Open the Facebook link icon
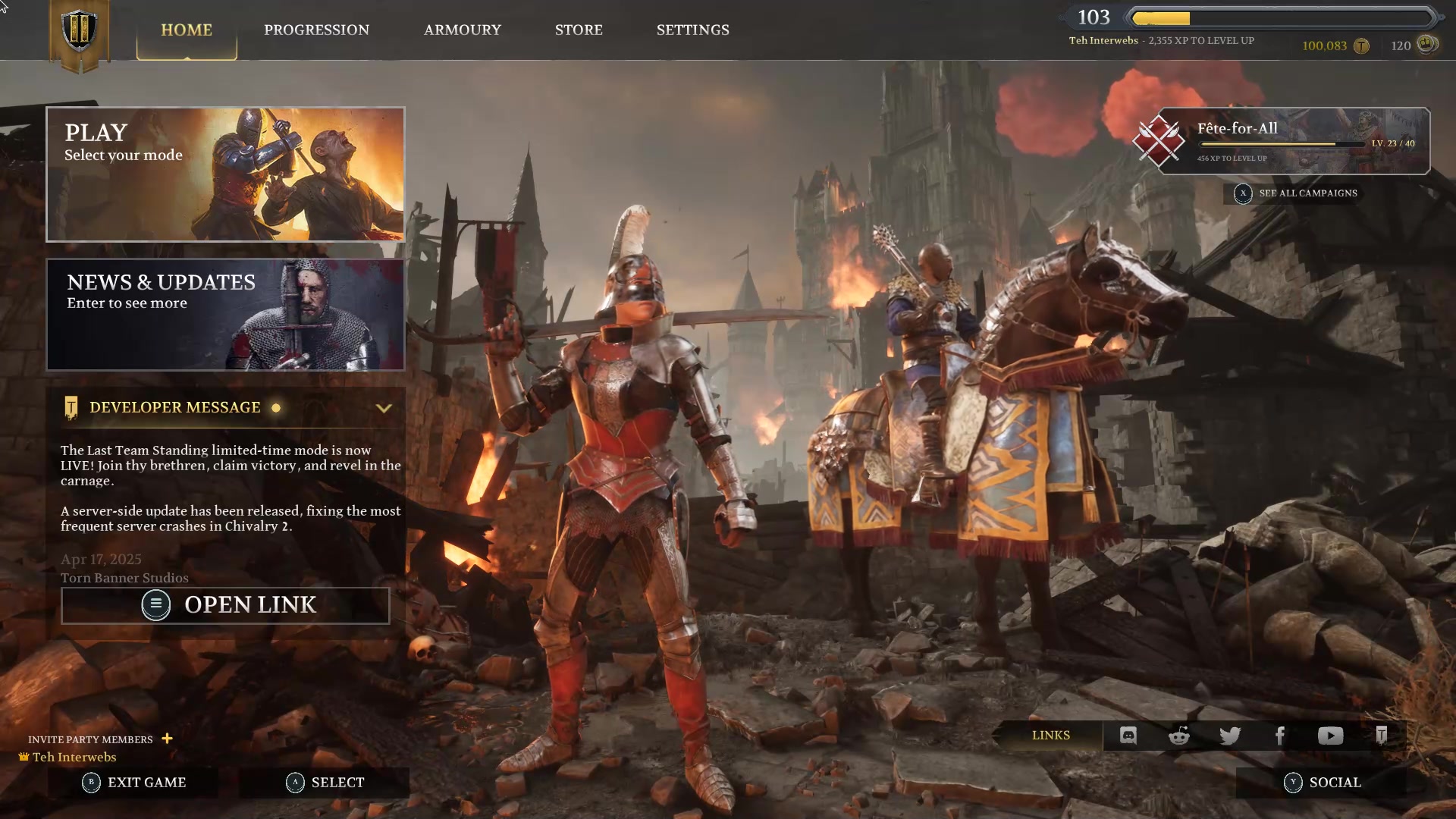This screenshot has height=819, width=1456. [x=1280, y=735]
